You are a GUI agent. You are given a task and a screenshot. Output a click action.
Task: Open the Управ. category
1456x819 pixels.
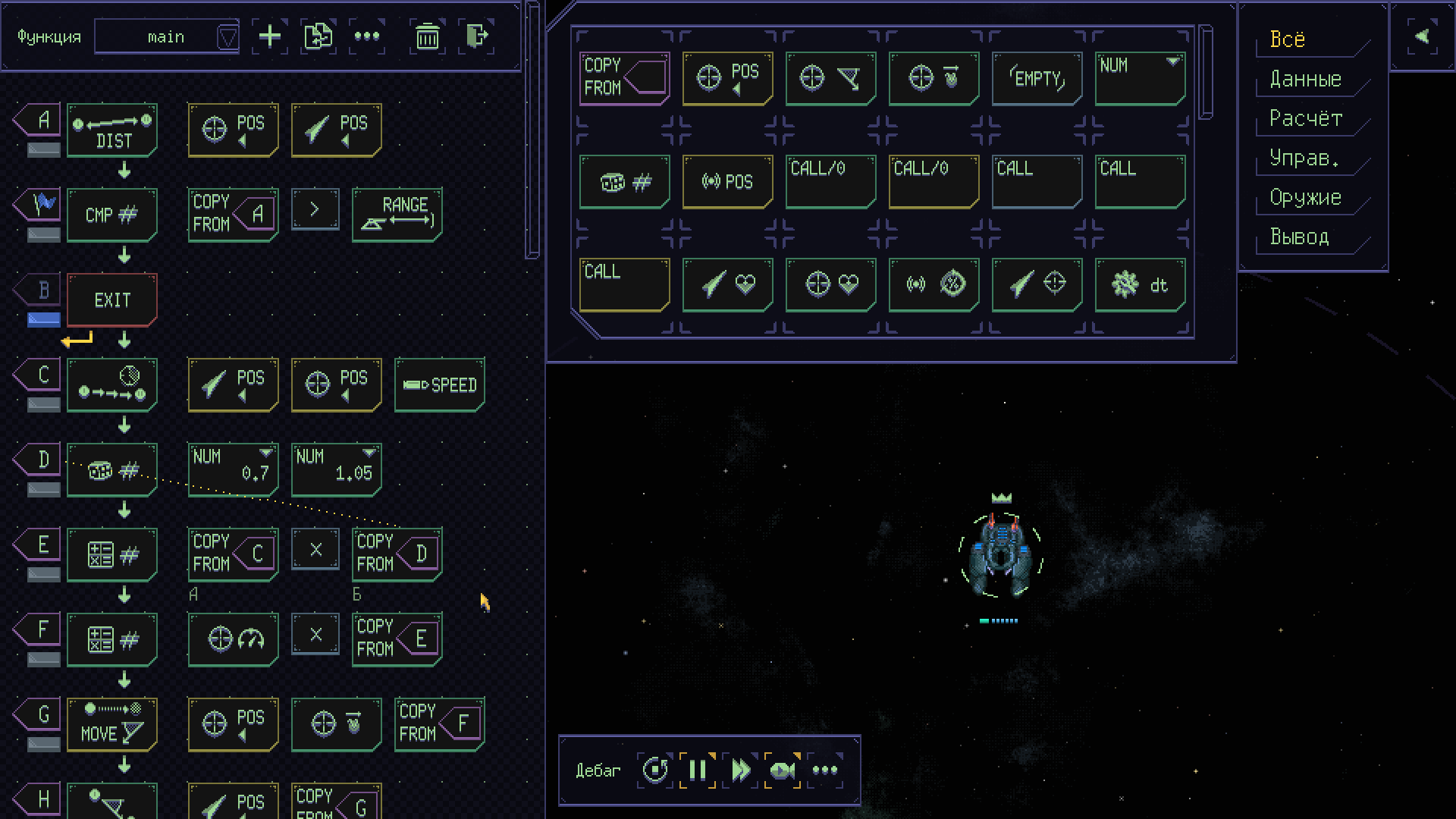[1304, 158]
